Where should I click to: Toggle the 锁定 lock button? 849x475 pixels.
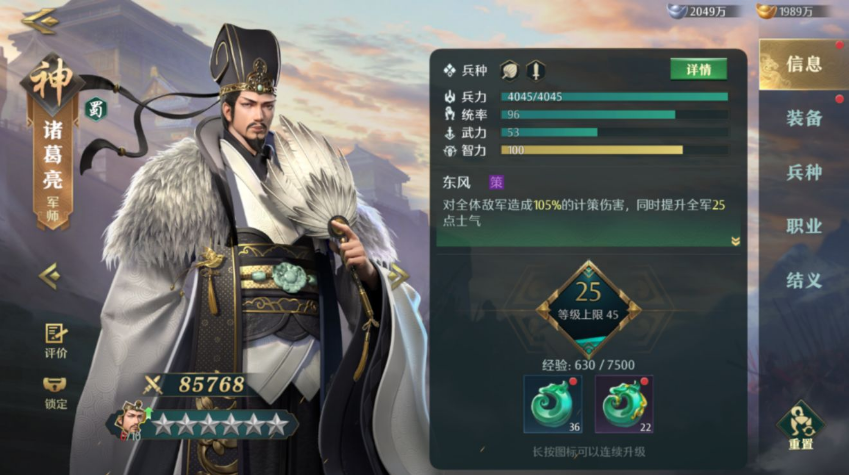[x=56, y=392]
